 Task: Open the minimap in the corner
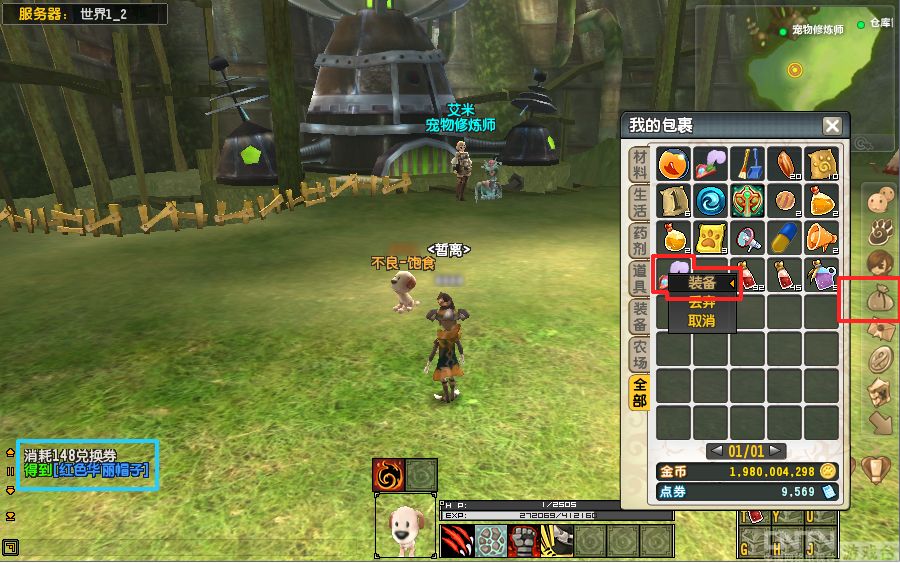(795, 68)
